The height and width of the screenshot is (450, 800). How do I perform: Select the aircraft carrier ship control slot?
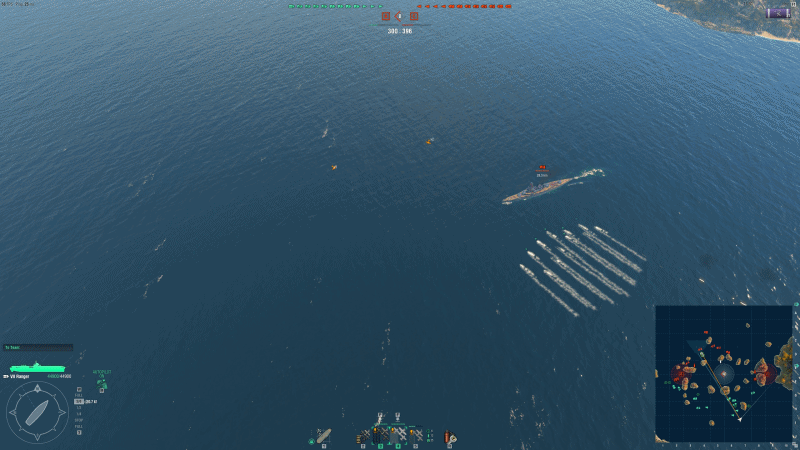click(x=323, y=435)
